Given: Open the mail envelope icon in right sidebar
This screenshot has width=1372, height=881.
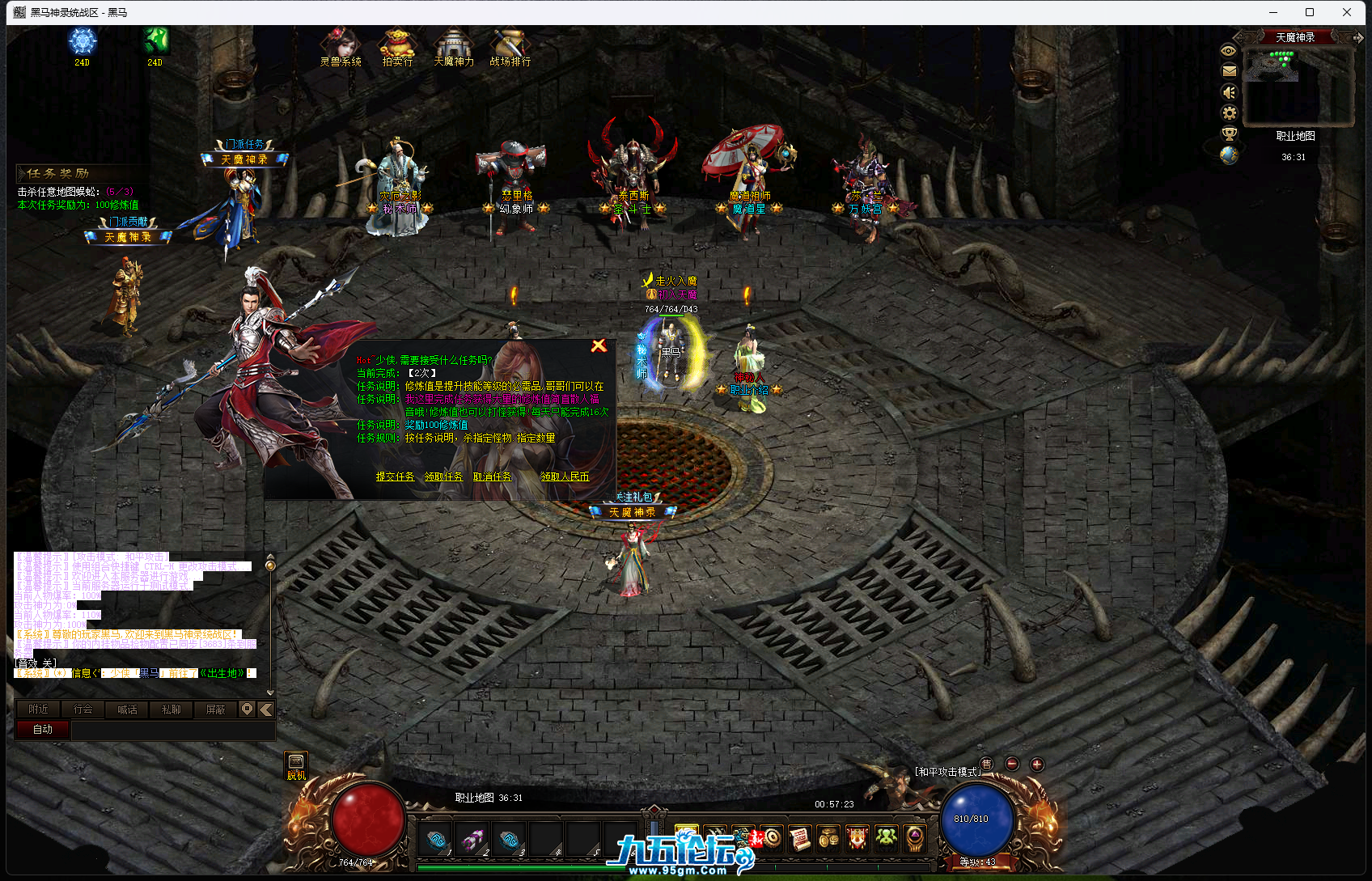Looking at the screenshot, I should click(1227, 71).
